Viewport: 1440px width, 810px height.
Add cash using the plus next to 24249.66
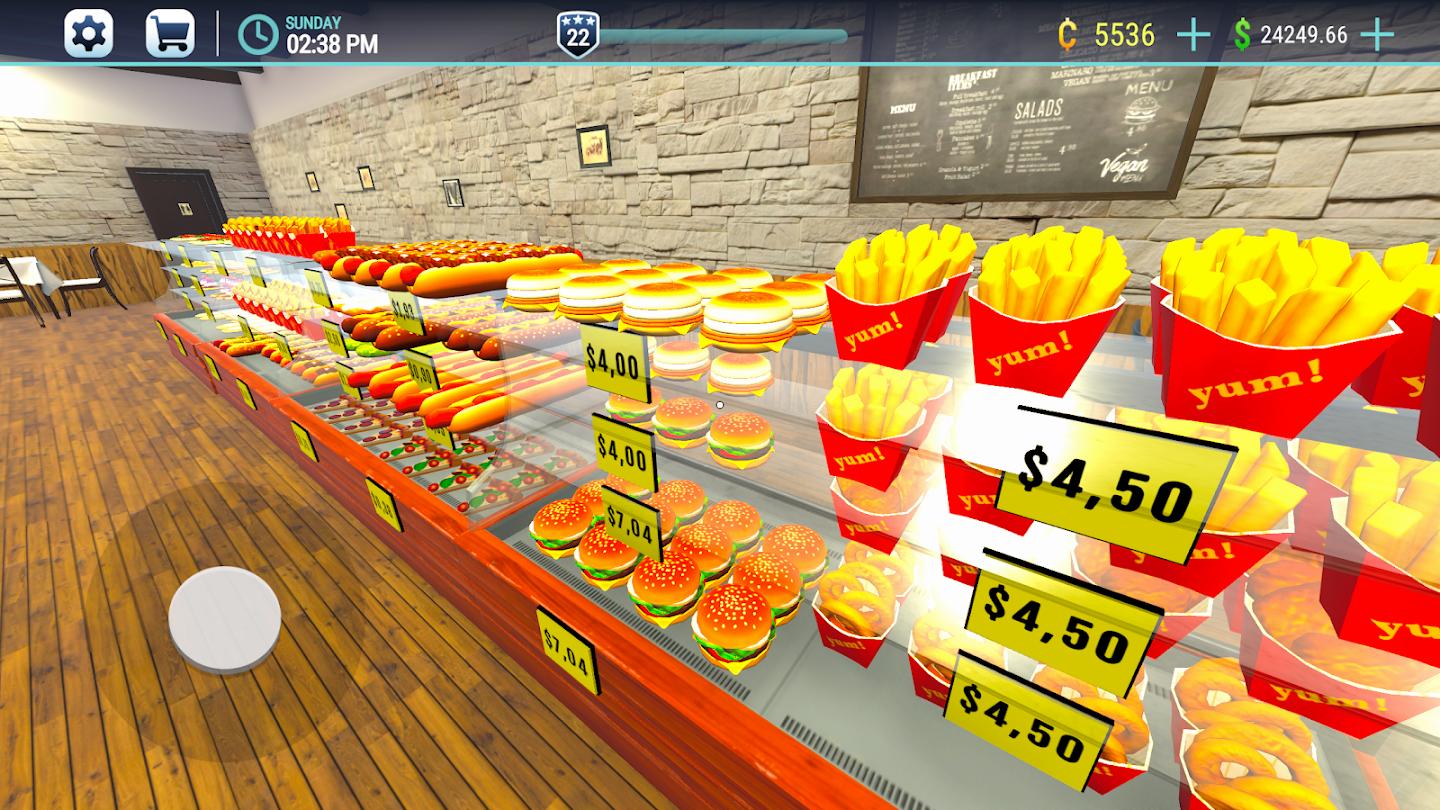point(1377,33)
